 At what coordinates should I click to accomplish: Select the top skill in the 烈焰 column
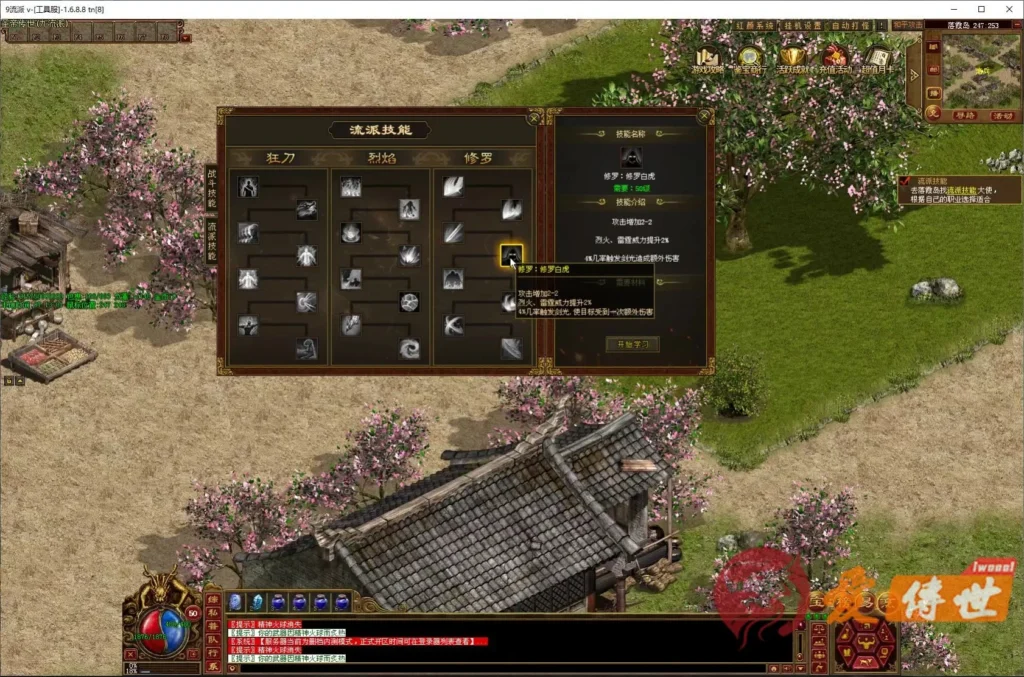(x=351, y=186)
